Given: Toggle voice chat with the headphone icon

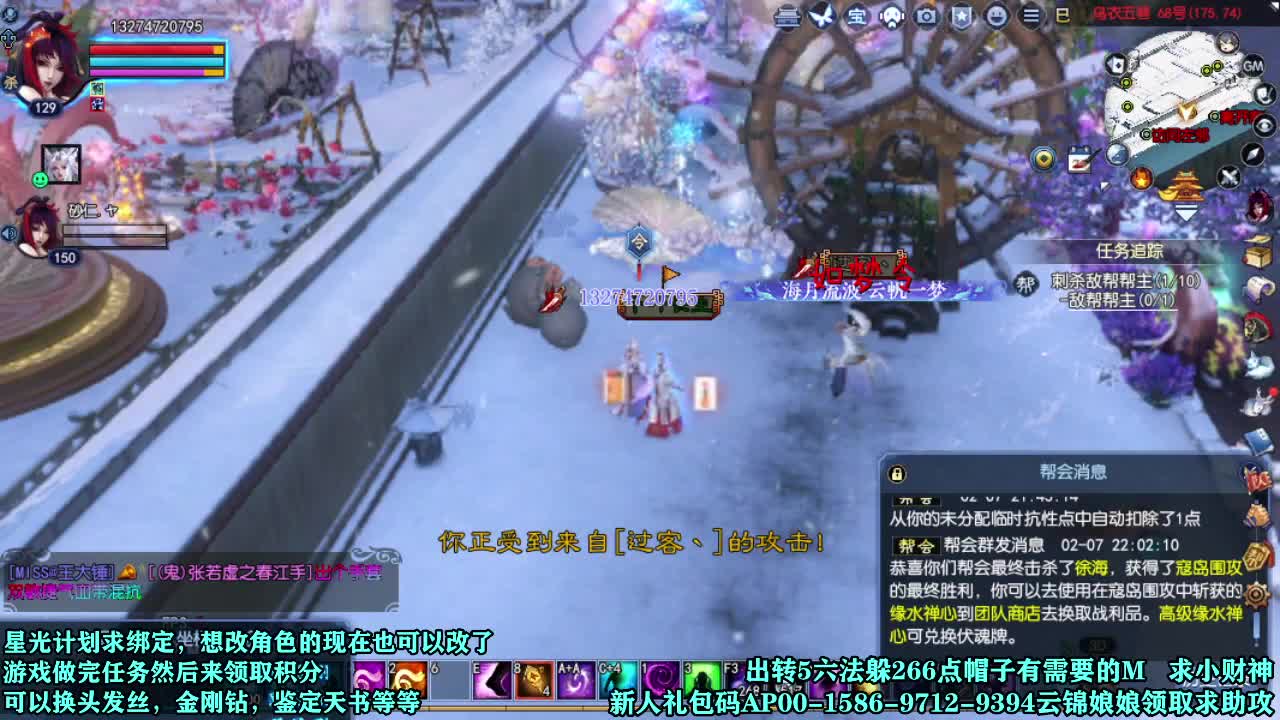Looking at the screenshot, I should tap(893, 17).
